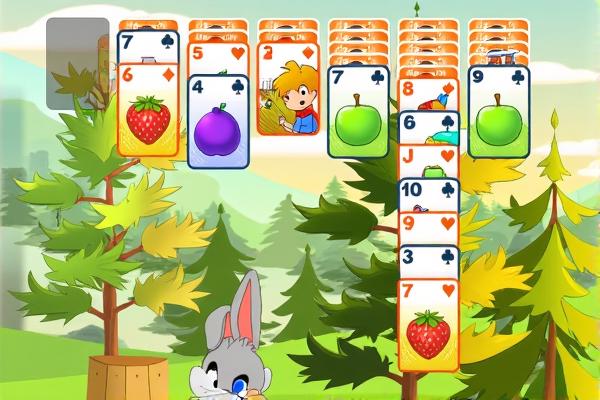
Task: Select the 6 of clubs card
Action: click(428, 126)
